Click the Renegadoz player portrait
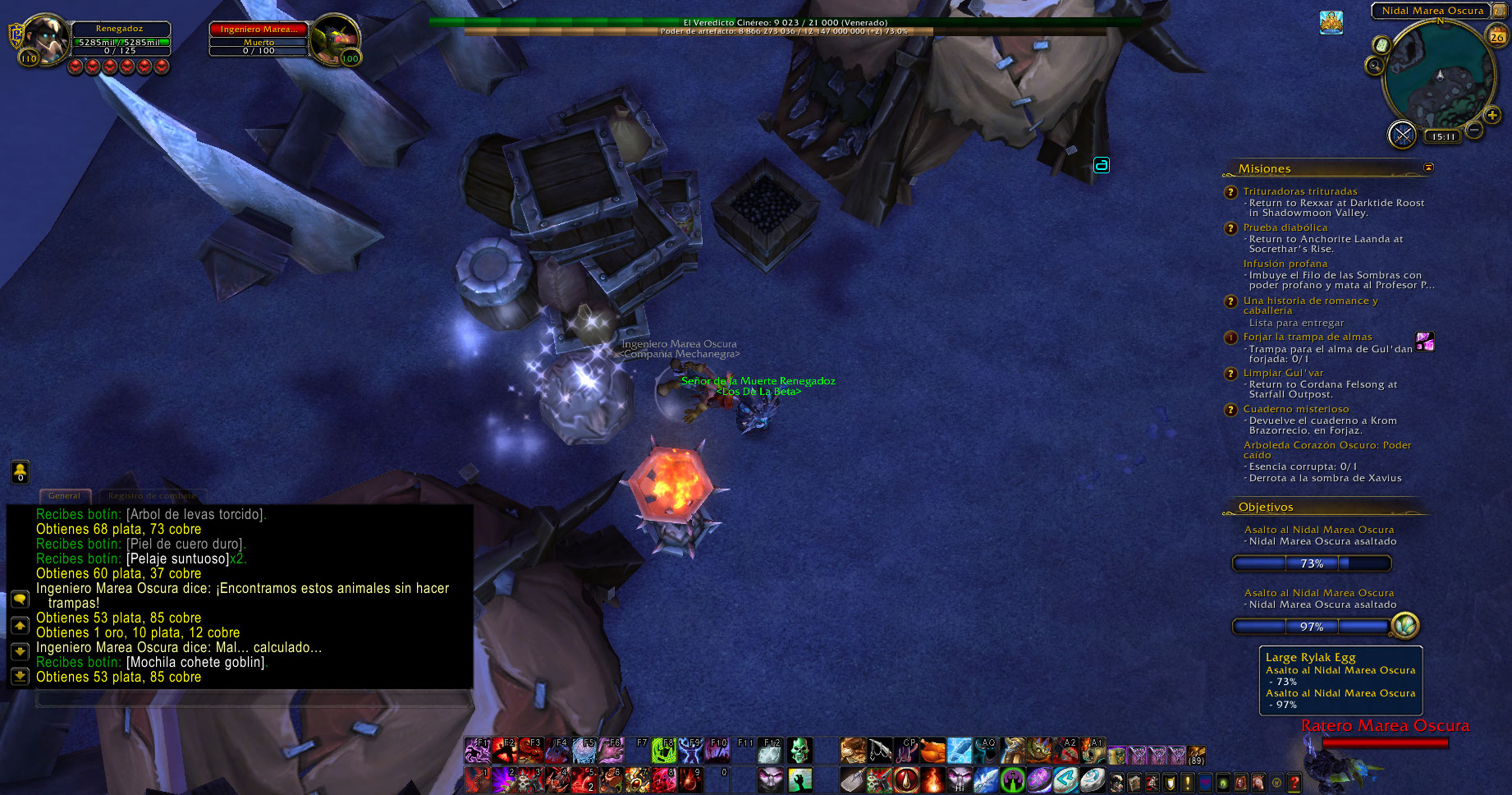 [45, 39]
